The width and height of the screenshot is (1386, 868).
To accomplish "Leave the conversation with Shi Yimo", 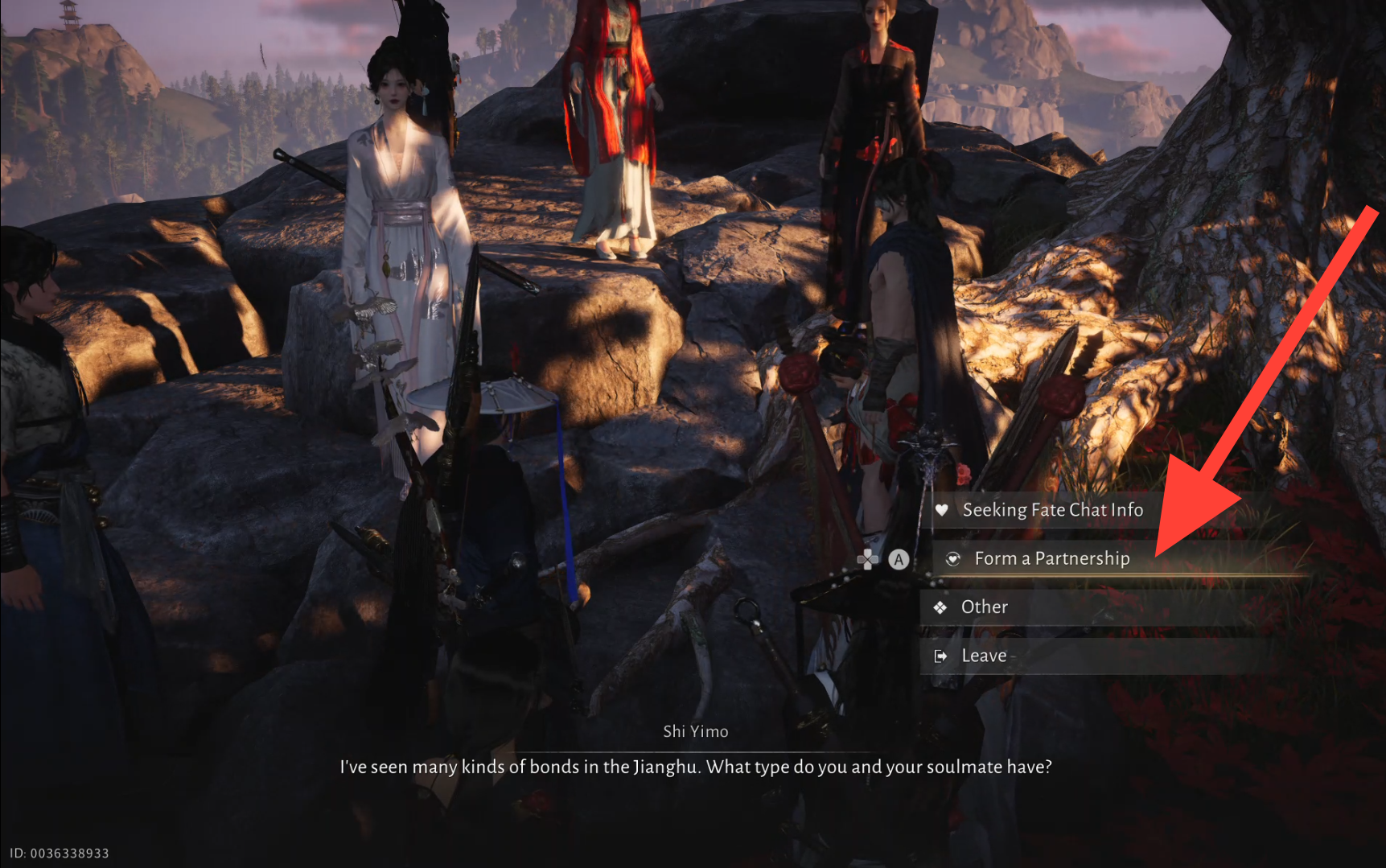I will point(983,656).
